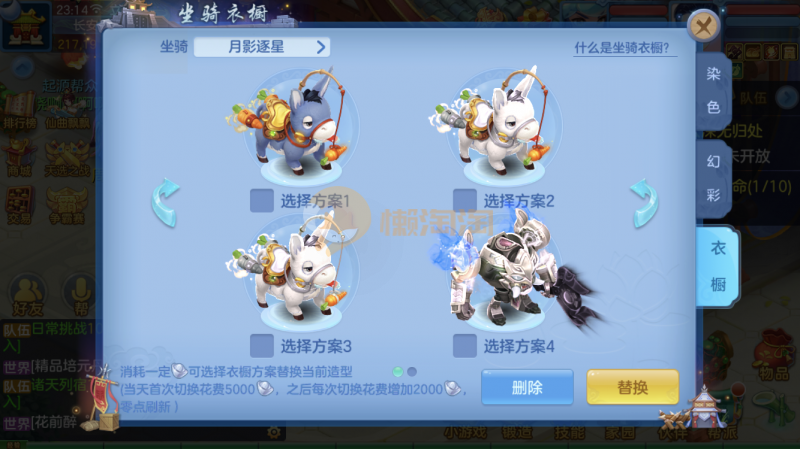This screenshot has height=449, width=800.
Task: Open the 什么是坐骑衣橱 help link
Action: click(x=621, y=48)
